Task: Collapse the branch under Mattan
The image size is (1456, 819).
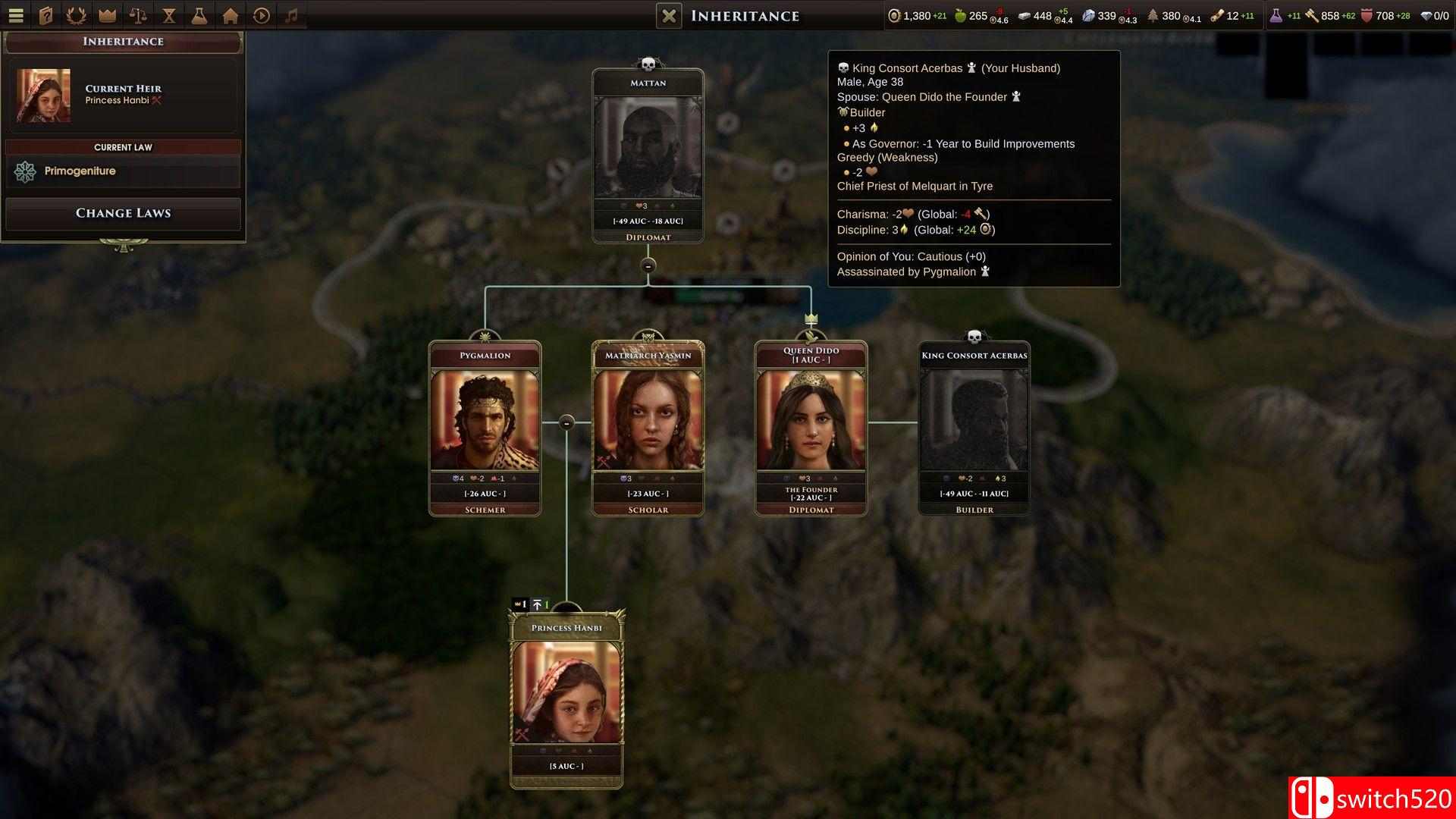Action: pyautogui.click(x=648, y=265)
